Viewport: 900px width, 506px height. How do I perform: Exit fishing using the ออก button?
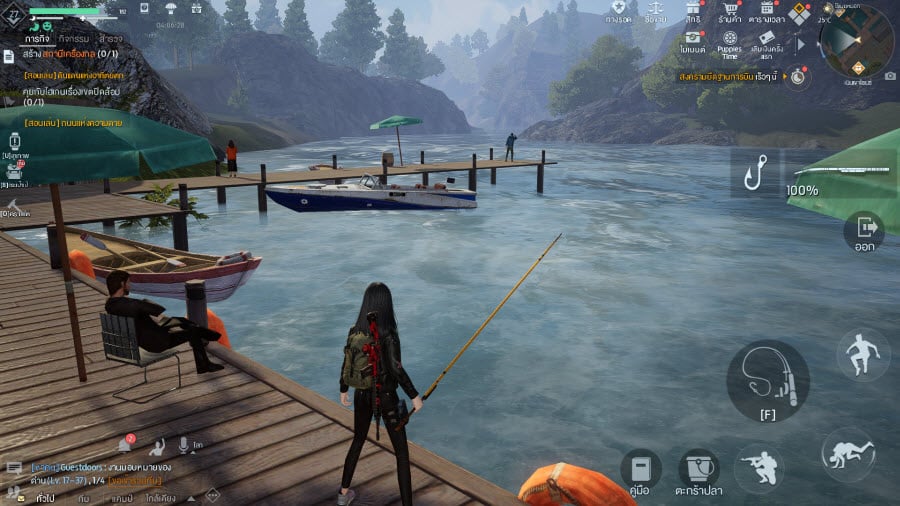tap(863, 232)
